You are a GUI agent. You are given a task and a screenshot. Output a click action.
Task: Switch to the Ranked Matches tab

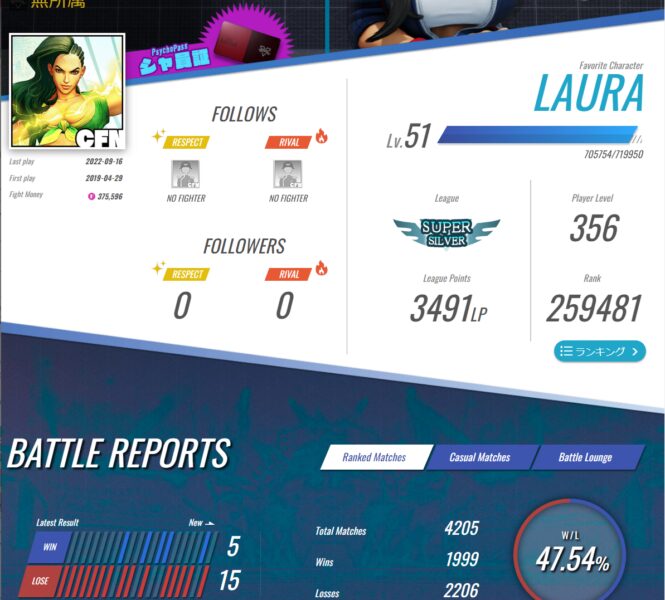pos(374,457)
